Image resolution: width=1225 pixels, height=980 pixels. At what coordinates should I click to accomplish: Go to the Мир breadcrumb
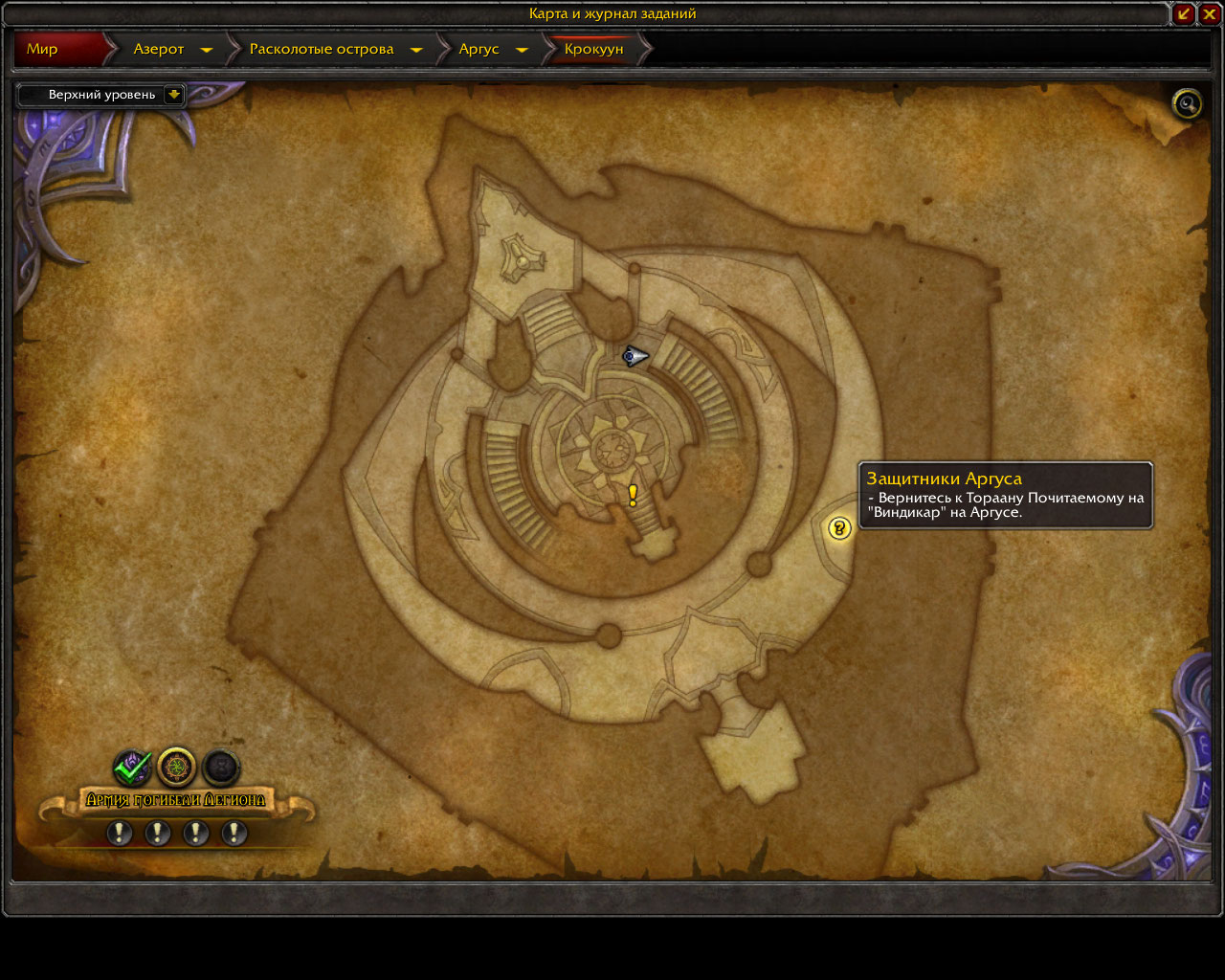(x=43, y=49)
